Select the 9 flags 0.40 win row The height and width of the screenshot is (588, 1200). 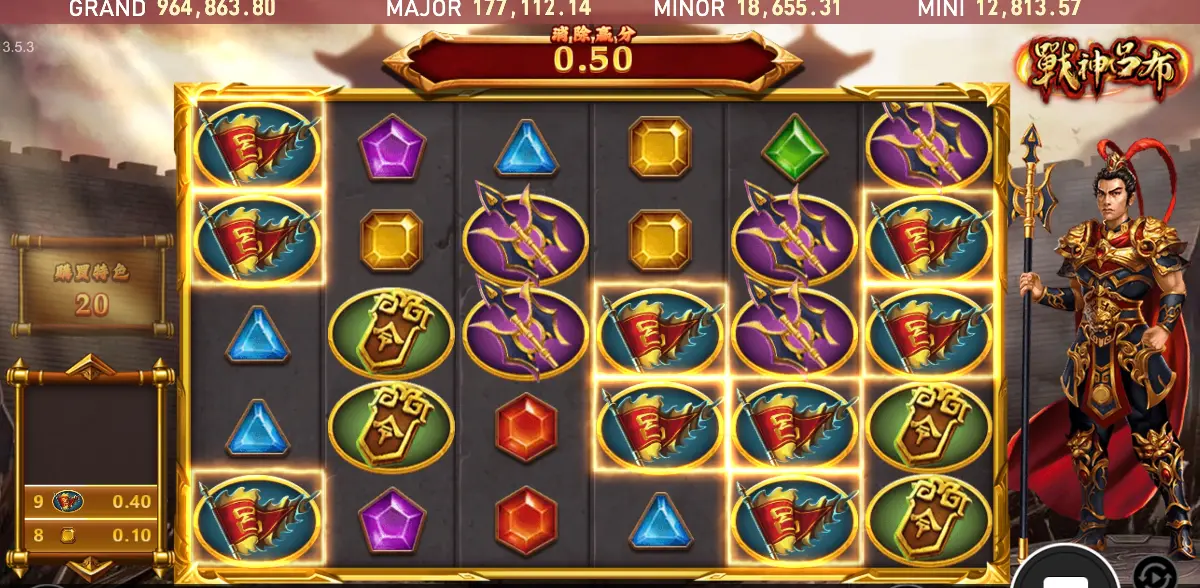pyautogui.click(x=92, y=501)
